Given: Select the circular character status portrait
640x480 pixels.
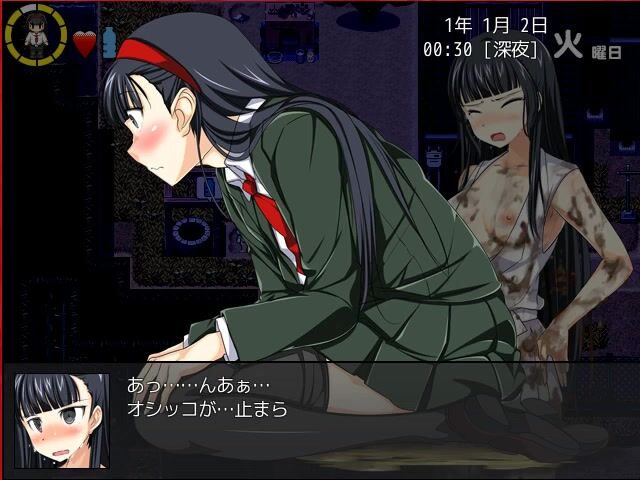Looking at the screenshot, I should coord(37,37).
